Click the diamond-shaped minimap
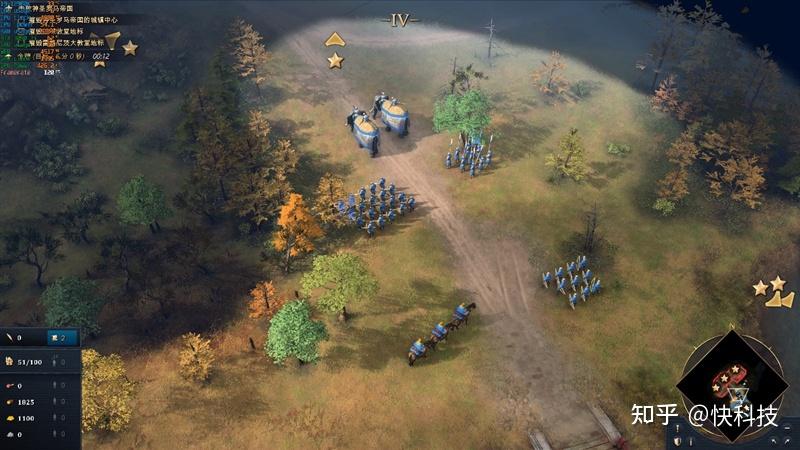800x450 pixels. (731, 386)
